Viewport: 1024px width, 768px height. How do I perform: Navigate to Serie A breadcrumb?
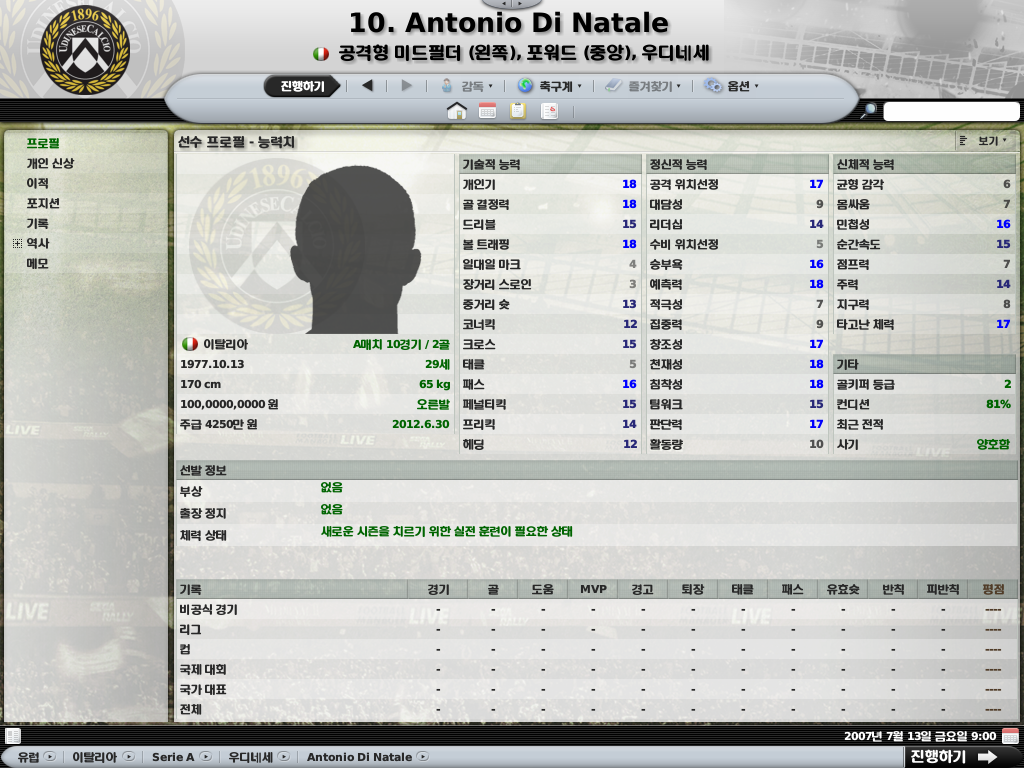coord(173,757)
